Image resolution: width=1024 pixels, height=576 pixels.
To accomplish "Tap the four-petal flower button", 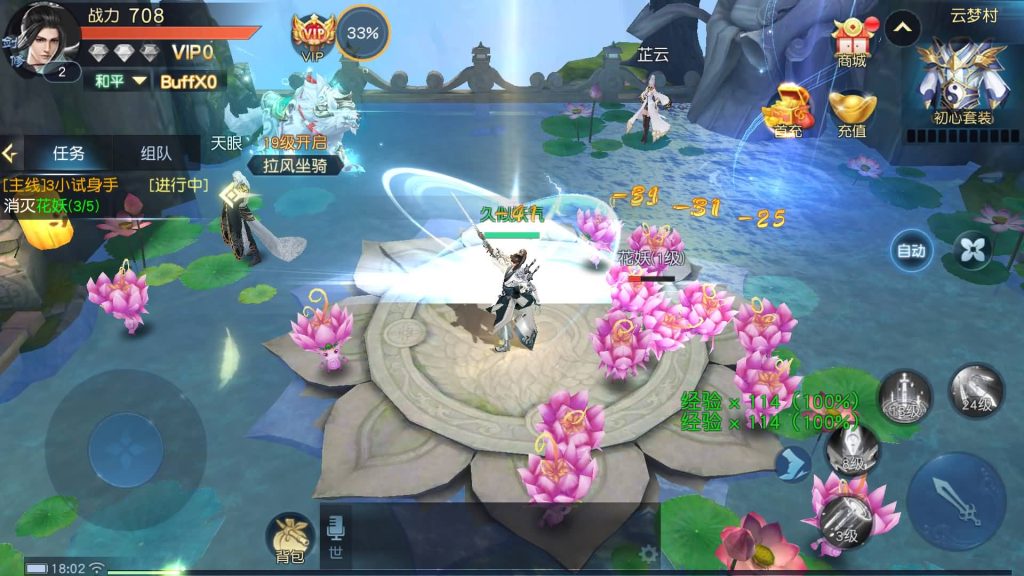I will point(972,250).
